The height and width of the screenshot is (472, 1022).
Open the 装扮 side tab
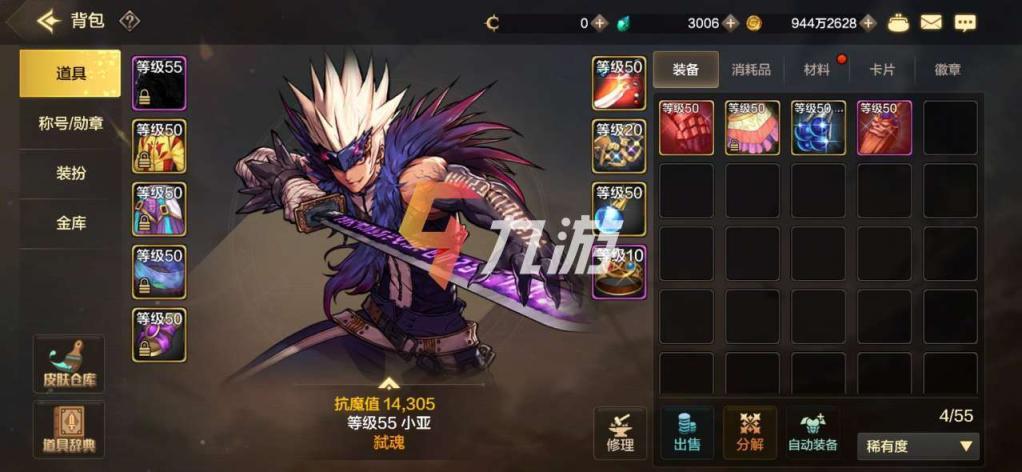[x=70, y=173]
